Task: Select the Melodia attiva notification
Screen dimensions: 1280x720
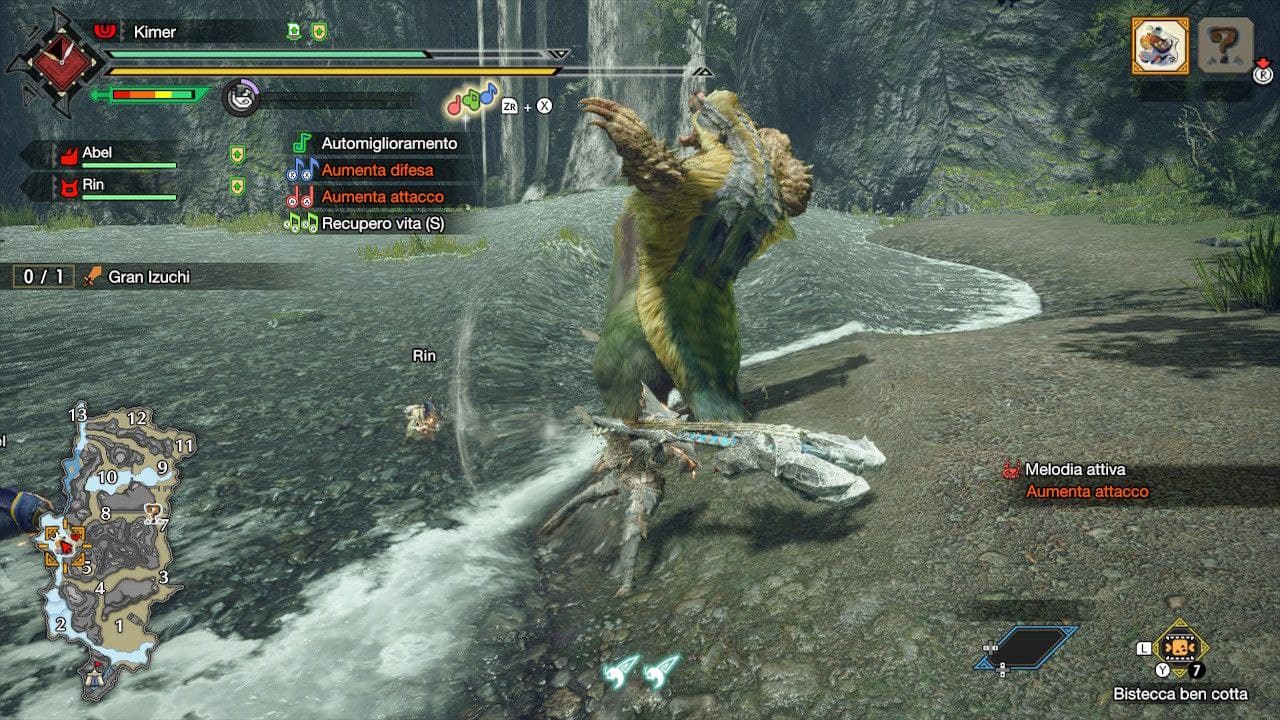Action: pyautogui.click(x=1075, y=470)
